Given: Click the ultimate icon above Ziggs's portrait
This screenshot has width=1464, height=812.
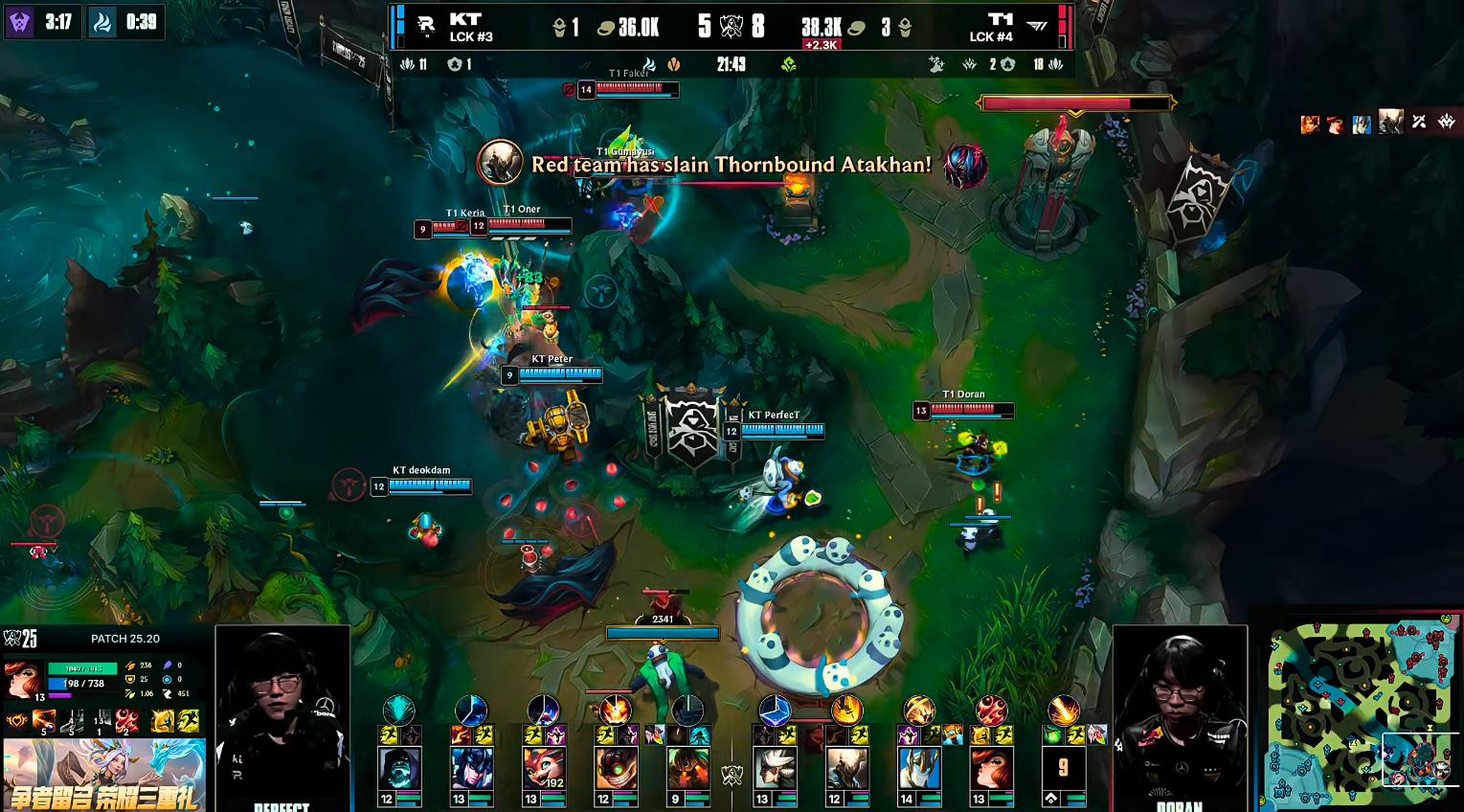Looking at the screenshot, I should click(x=615, y=710).
